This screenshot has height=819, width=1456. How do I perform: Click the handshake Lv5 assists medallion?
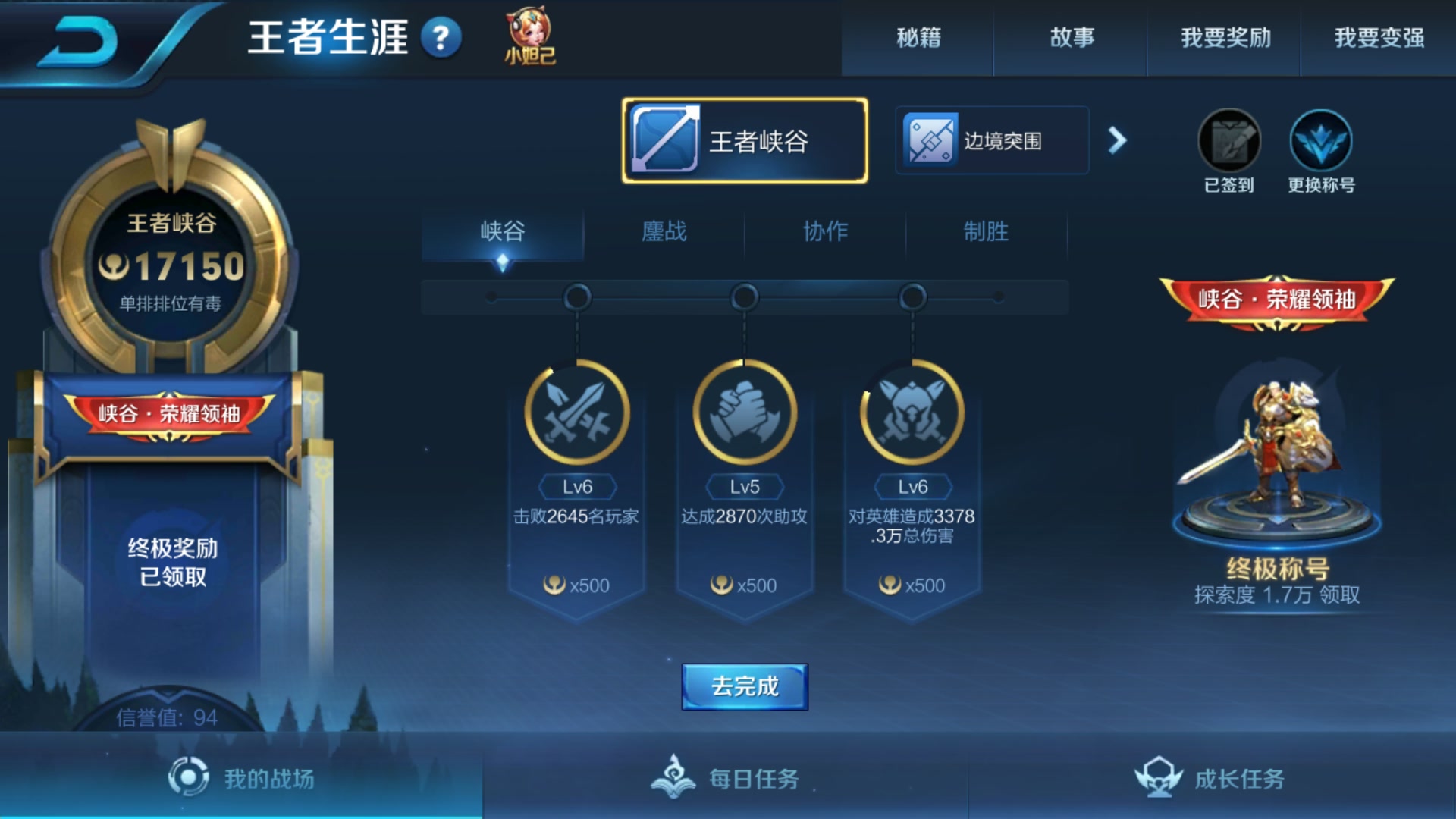click(x=744, y=413)
